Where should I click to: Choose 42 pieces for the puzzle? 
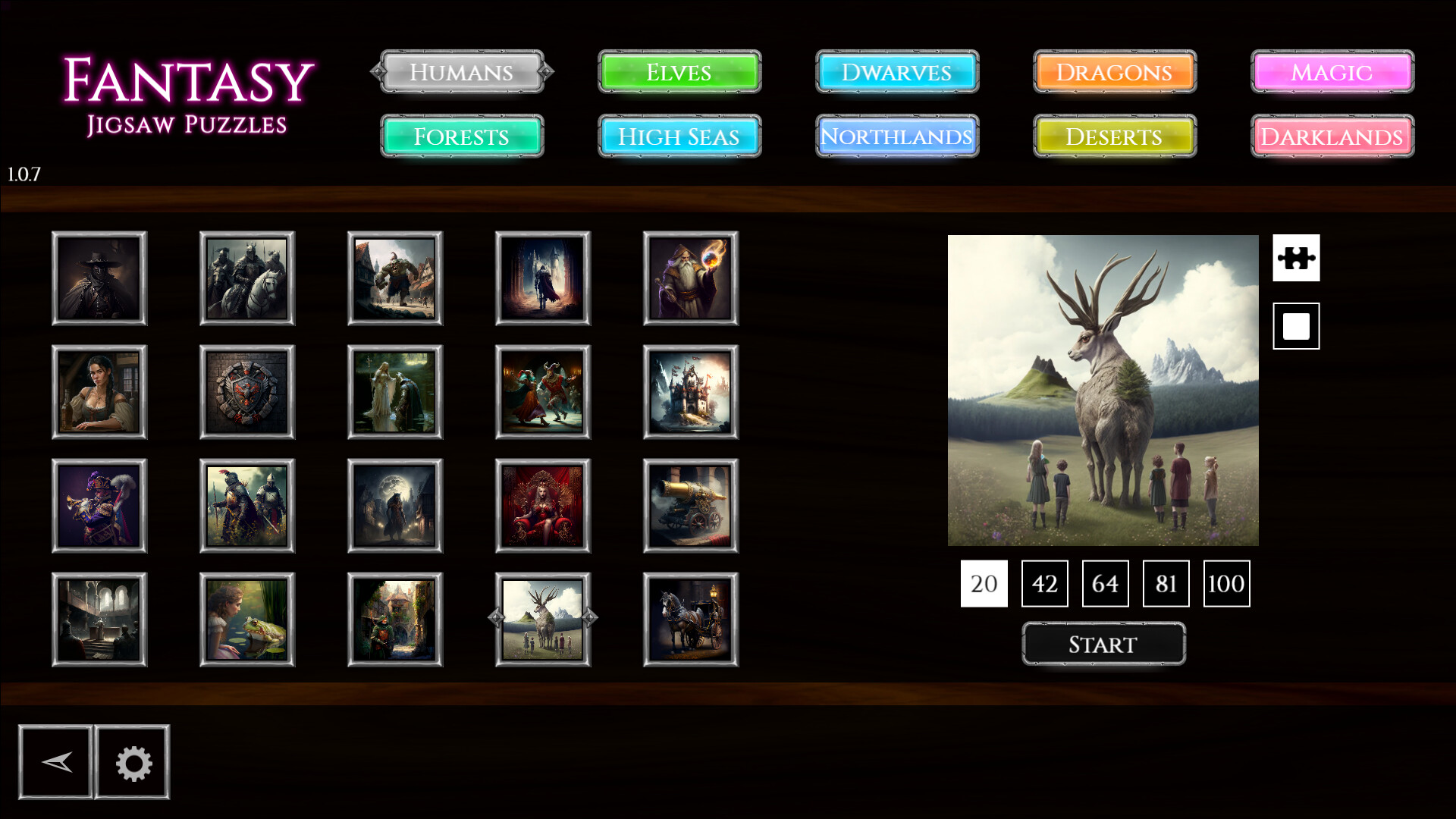click(x=1044, y=583)
